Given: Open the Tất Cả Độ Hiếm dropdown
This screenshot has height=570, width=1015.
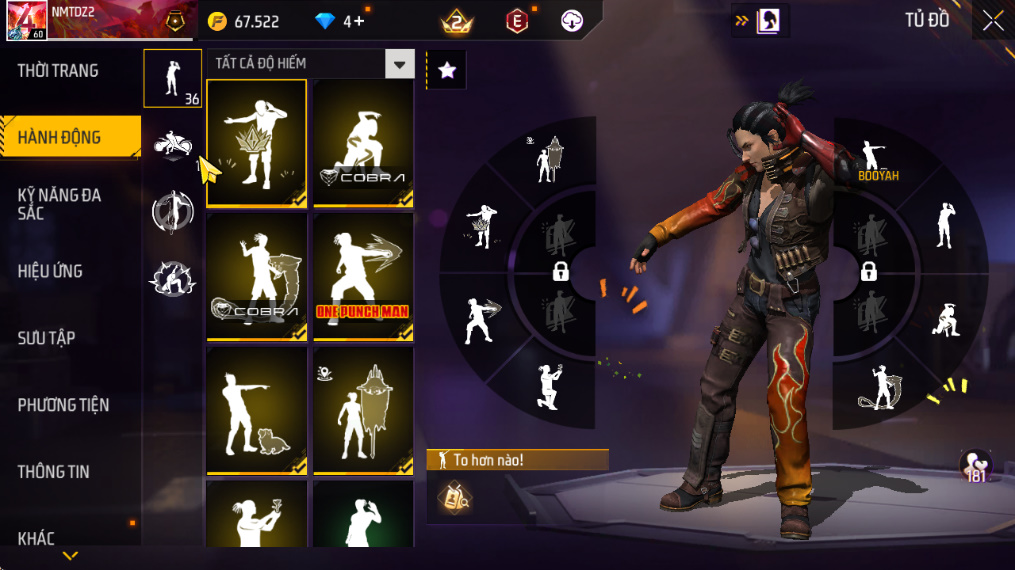Looking at the screenshot, I should click(x=400, y=64).
